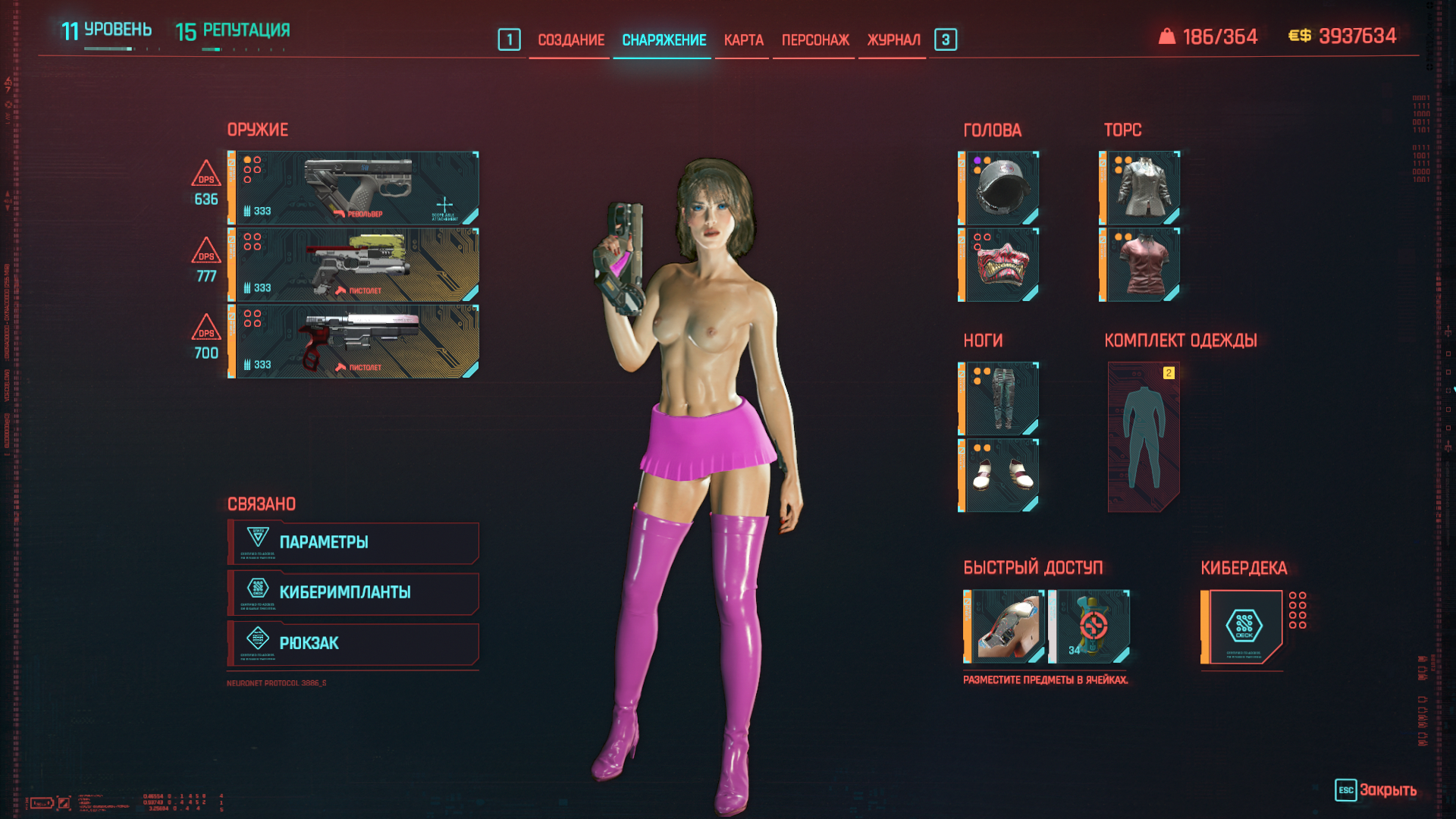Switch to the Создание tab
The width and height of the screenshot is (1456, 819).
pos(570,40)
